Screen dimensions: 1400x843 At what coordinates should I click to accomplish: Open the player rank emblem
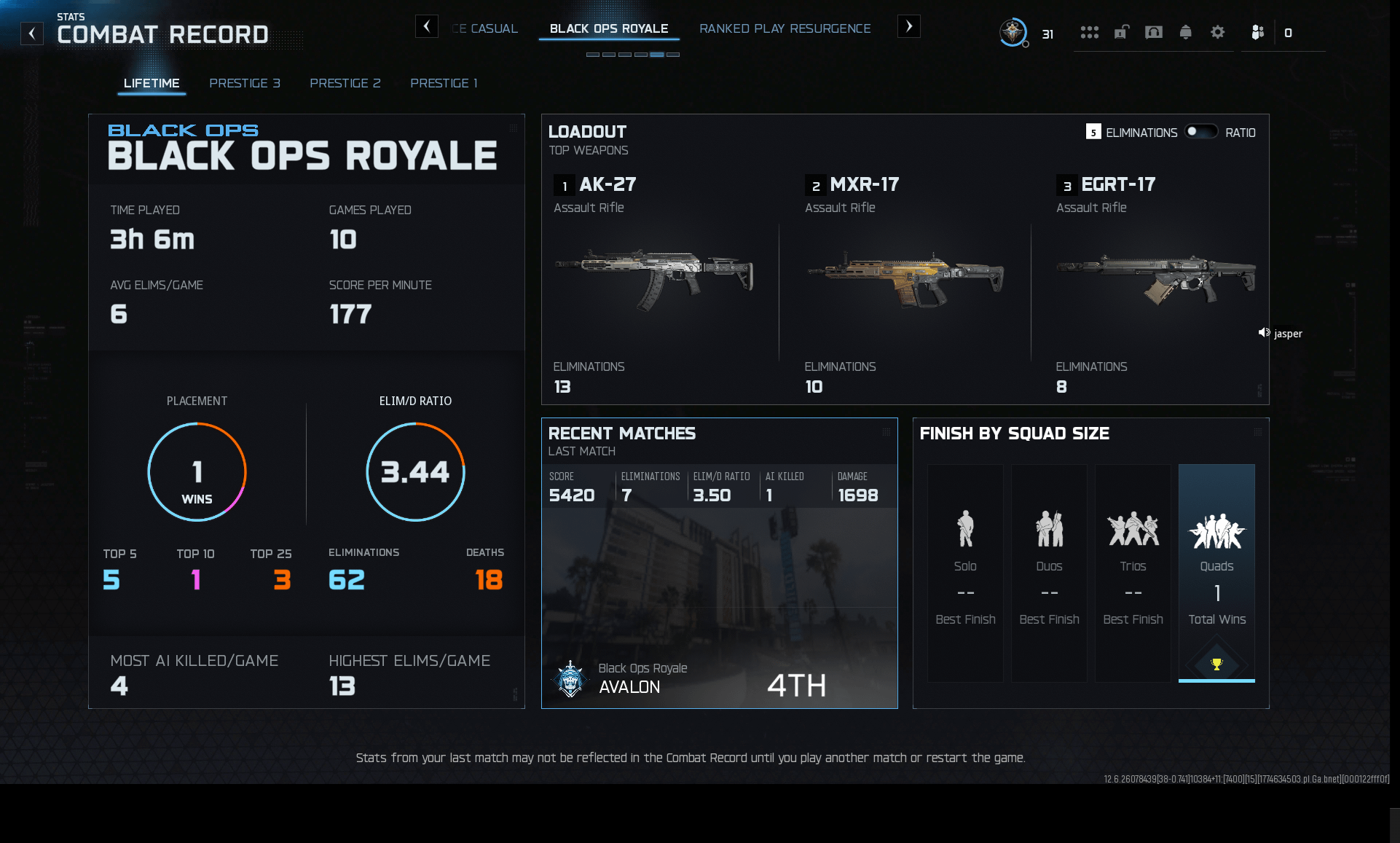(x=1012, y=33)
